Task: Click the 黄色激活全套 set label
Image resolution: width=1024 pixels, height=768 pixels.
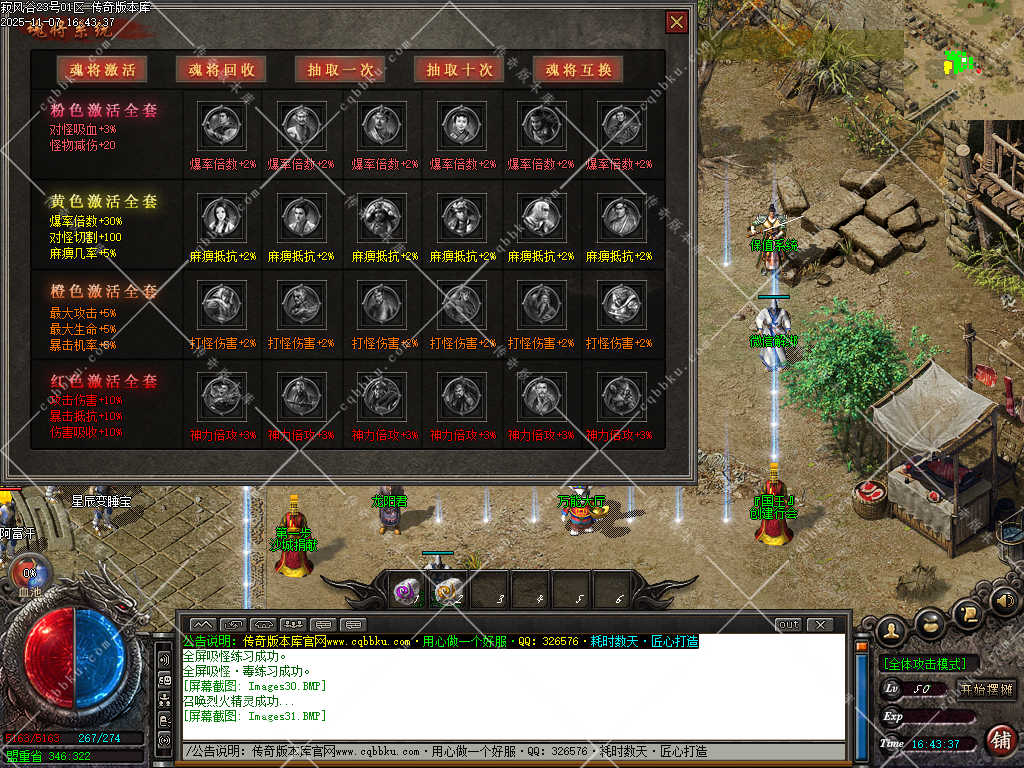Action: point(105,201)
